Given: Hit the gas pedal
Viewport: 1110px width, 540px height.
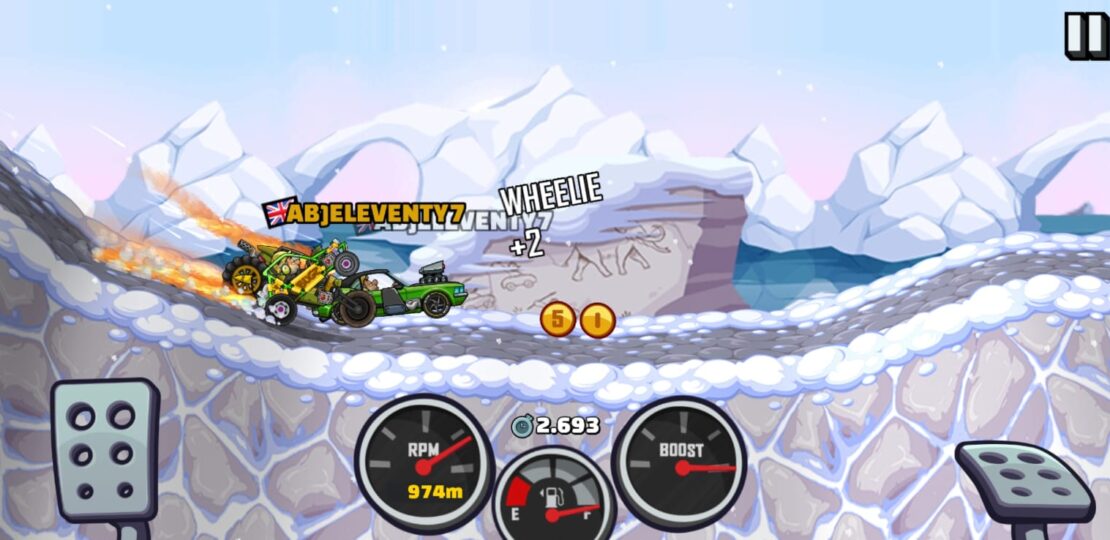Looking at the screenshot, I should 1023,481.
